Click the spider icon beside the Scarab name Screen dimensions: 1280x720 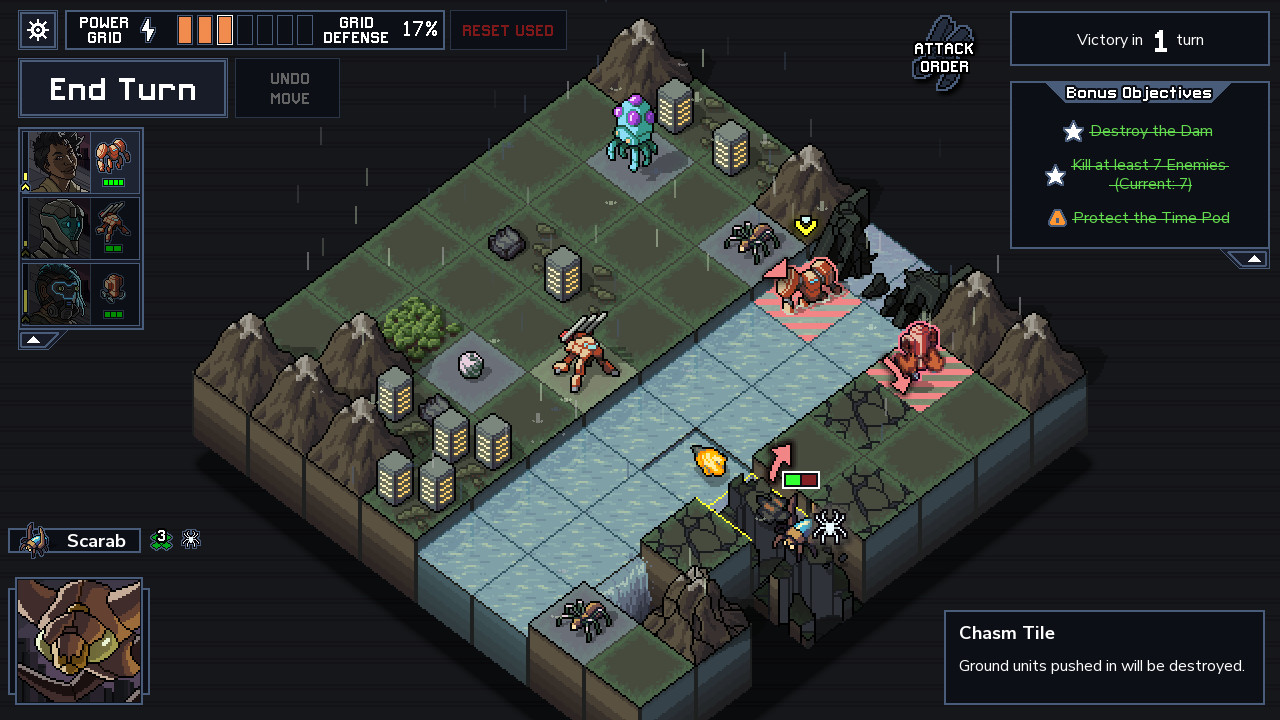[x=190, y=540]
